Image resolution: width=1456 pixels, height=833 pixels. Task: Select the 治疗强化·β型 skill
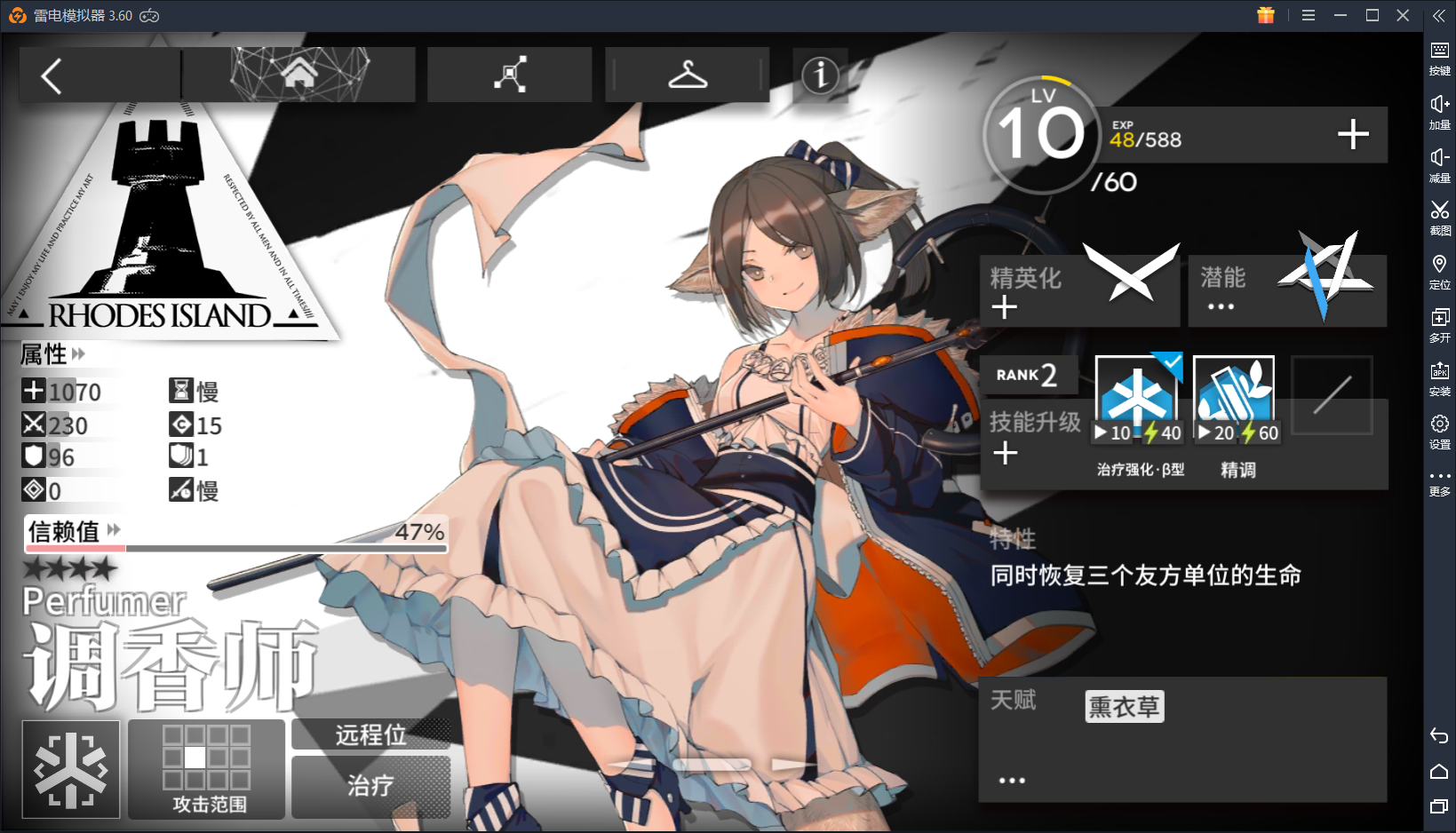[1137, 391]
